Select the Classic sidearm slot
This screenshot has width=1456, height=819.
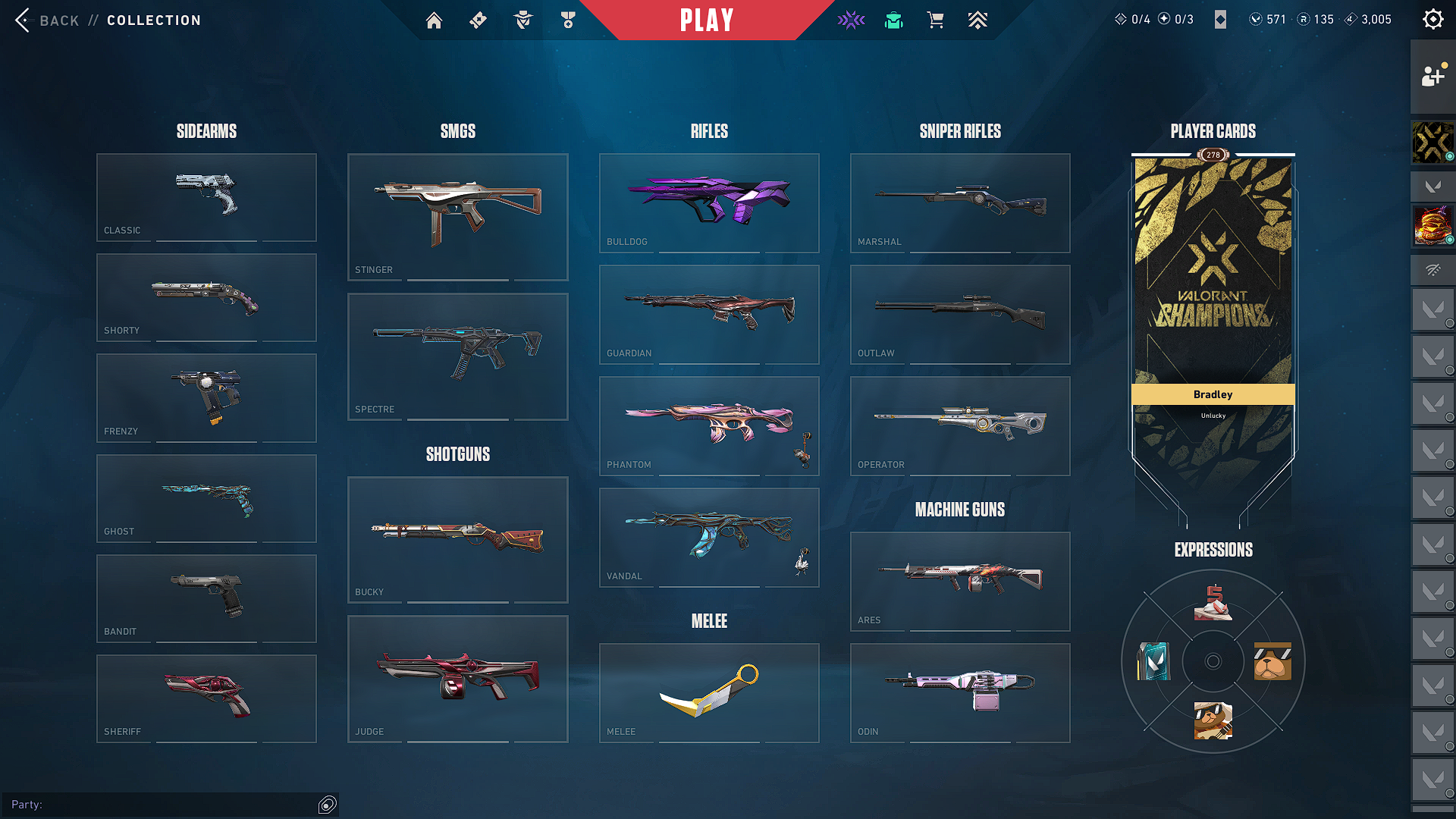(206, 197)
